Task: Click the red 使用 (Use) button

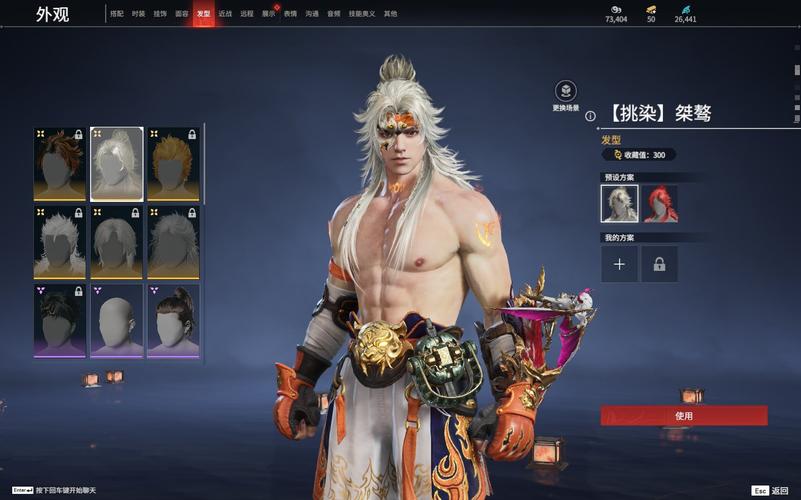Action: [x=684, y=416]
